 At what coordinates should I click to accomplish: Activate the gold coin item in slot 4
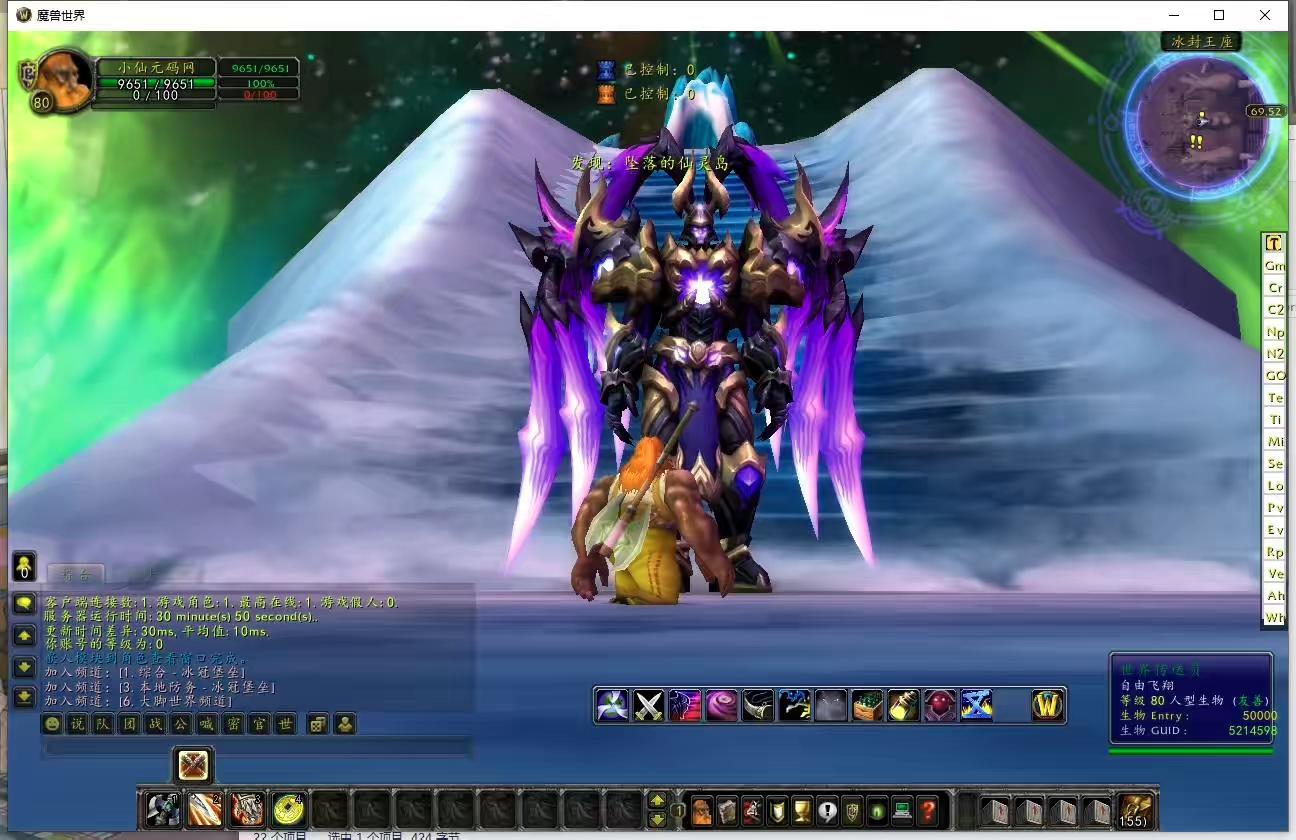click(x=288, y=808)
